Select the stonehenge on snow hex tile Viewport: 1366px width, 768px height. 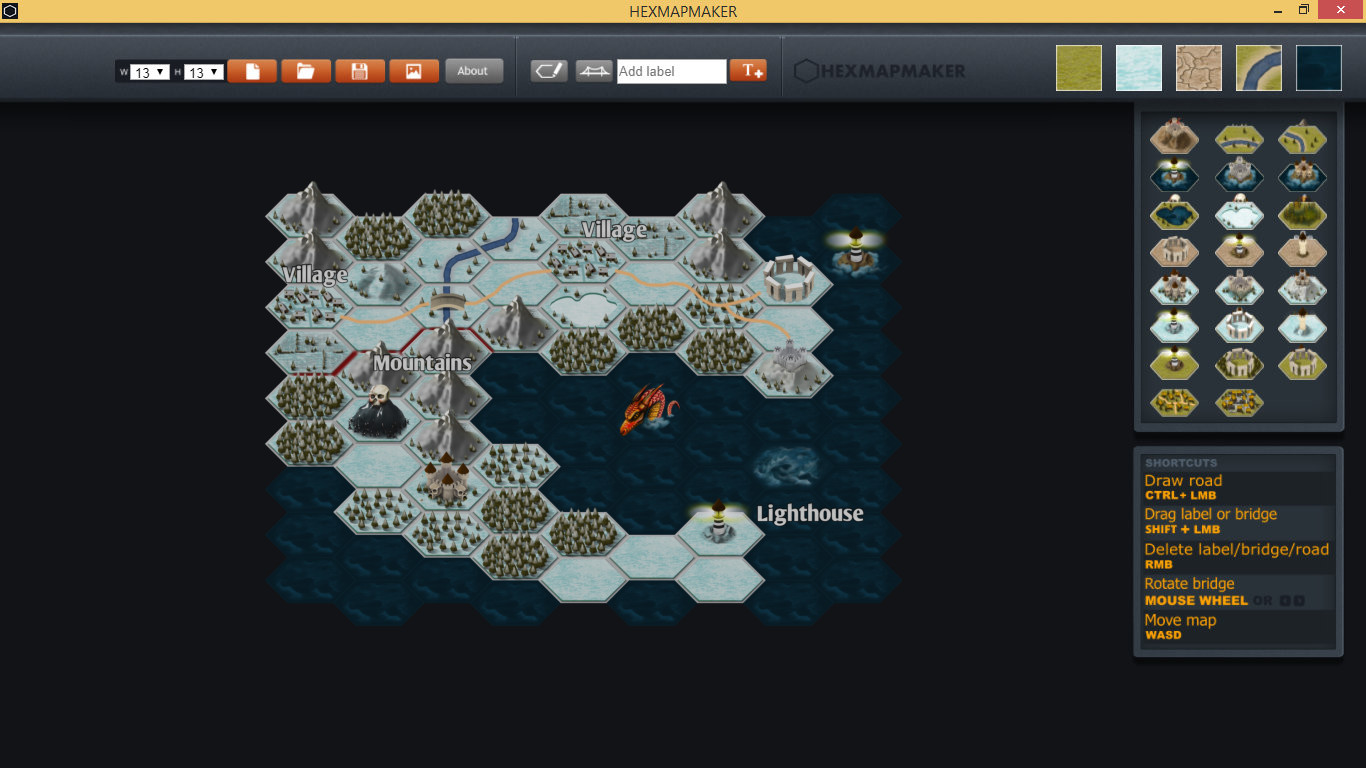click(x=1239, y=327)
